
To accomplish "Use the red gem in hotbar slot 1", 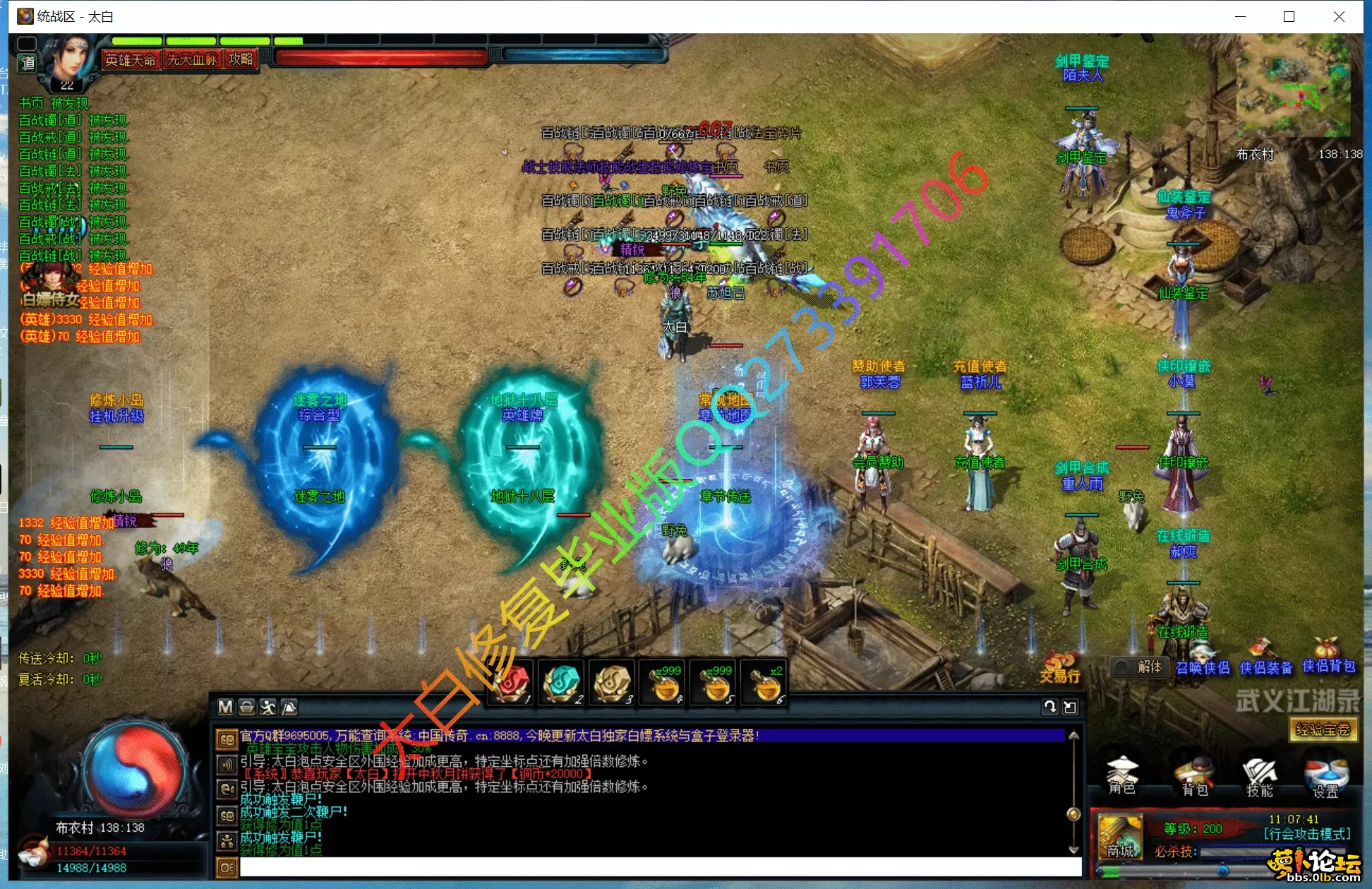I will coord(512,683).
